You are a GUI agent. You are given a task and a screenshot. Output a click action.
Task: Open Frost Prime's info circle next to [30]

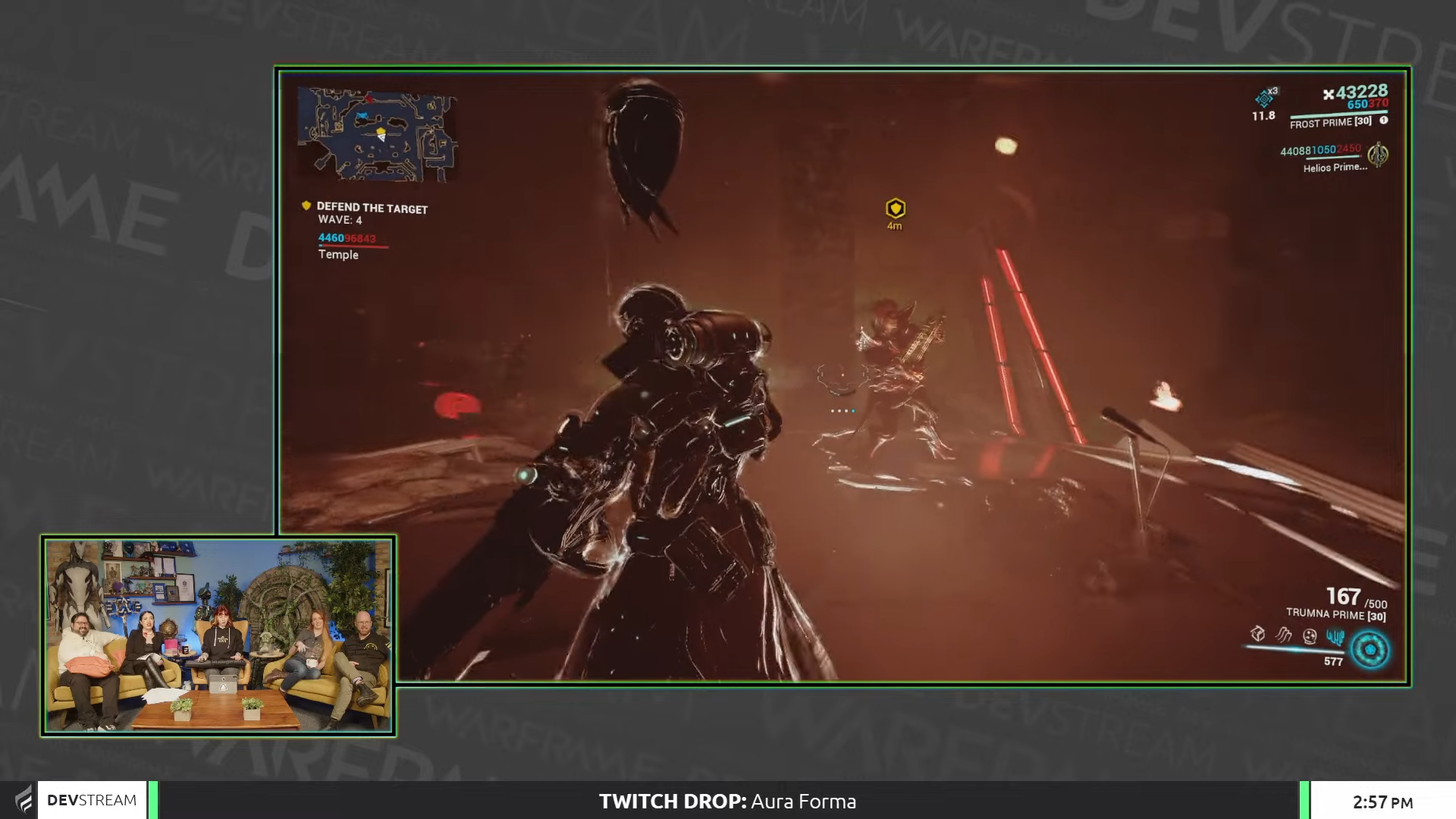(1384, 120)
